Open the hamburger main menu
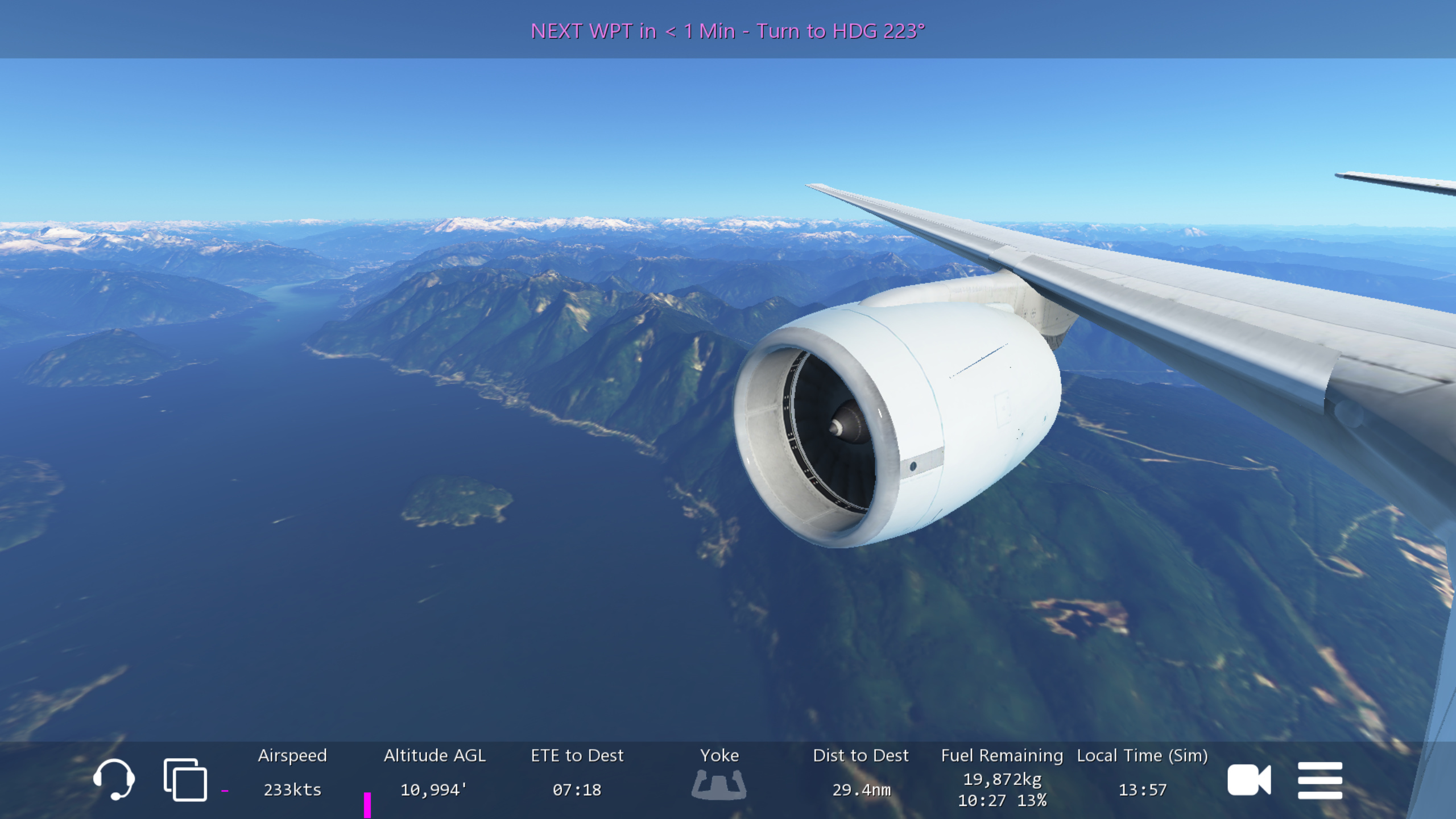The width and height of the screenshot is (1456, 819). (1319, 780)
